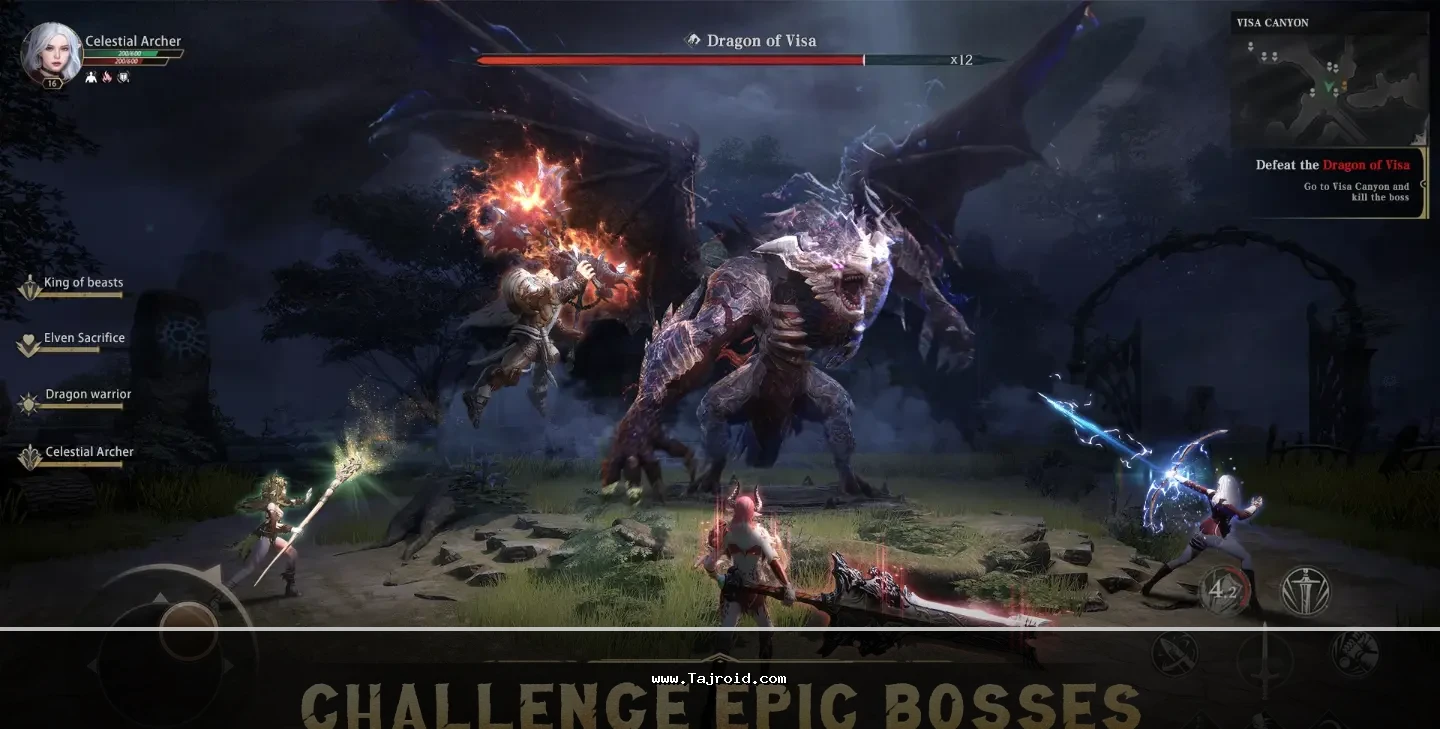Use the downward sword skill icon
This screenshot has height=729, width=1440.
pyautogui.click(x=1306, y=590)
